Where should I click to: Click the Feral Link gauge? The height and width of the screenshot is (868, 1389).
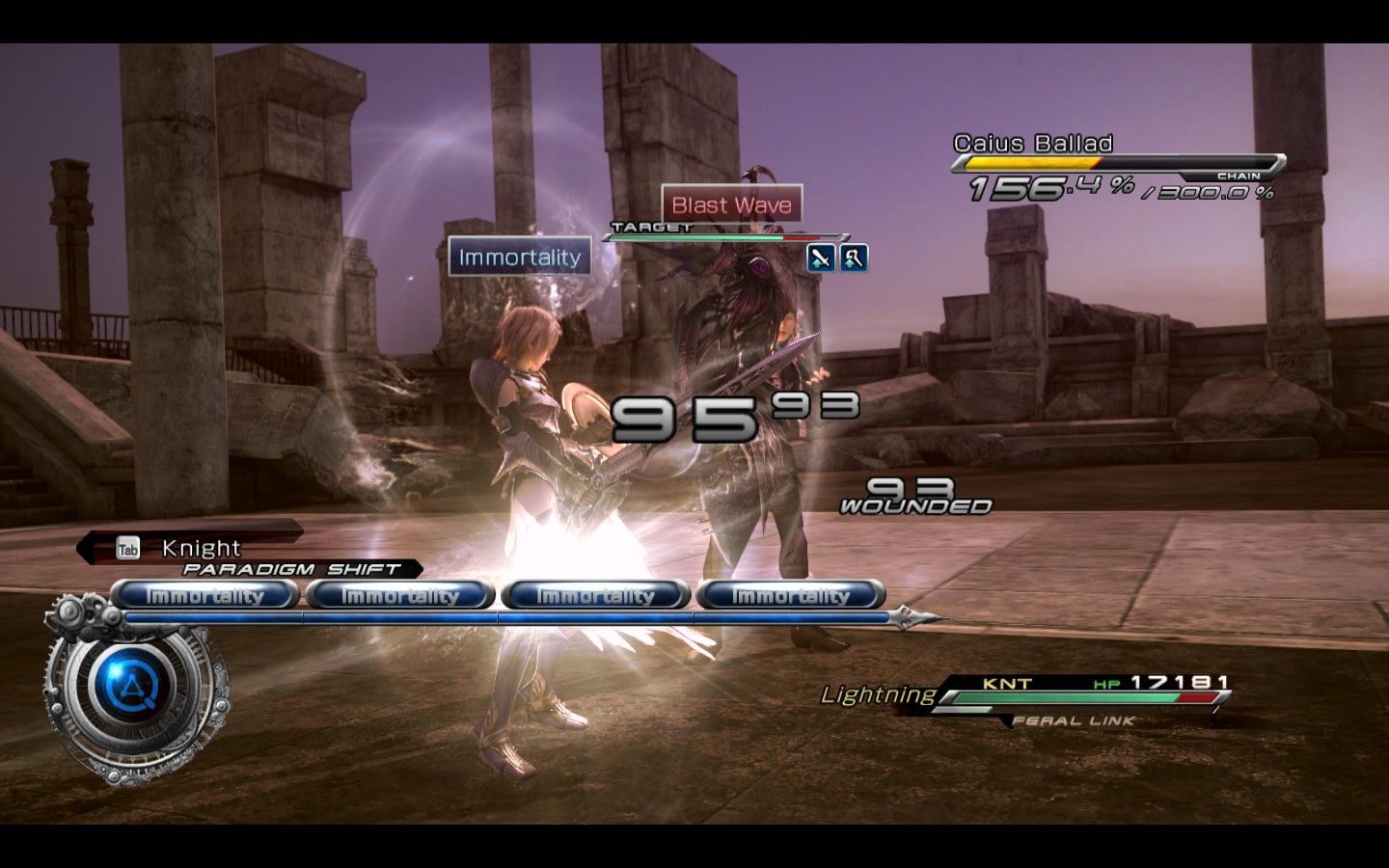point(1074,719)
